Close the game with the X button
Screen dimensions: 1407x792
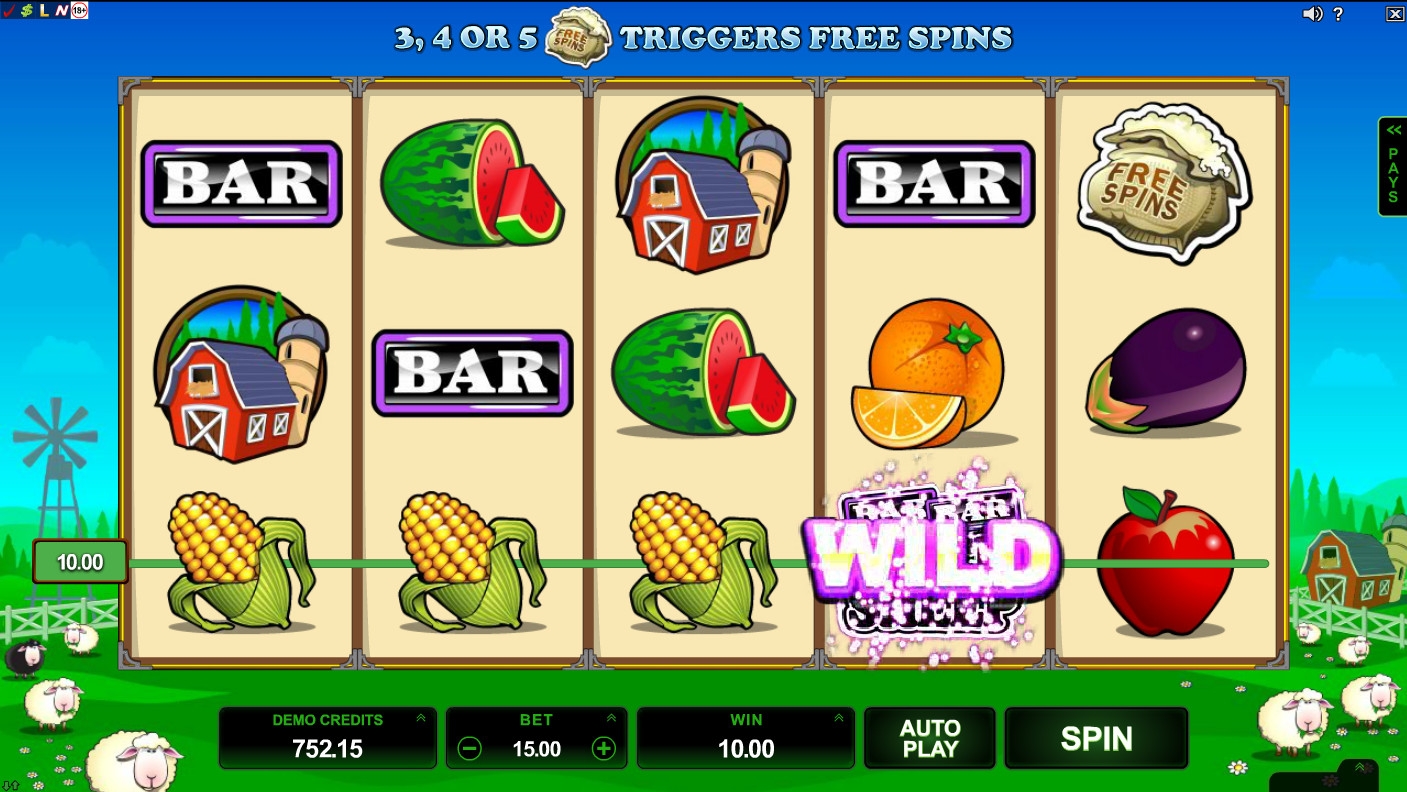tap(1395, 13)
